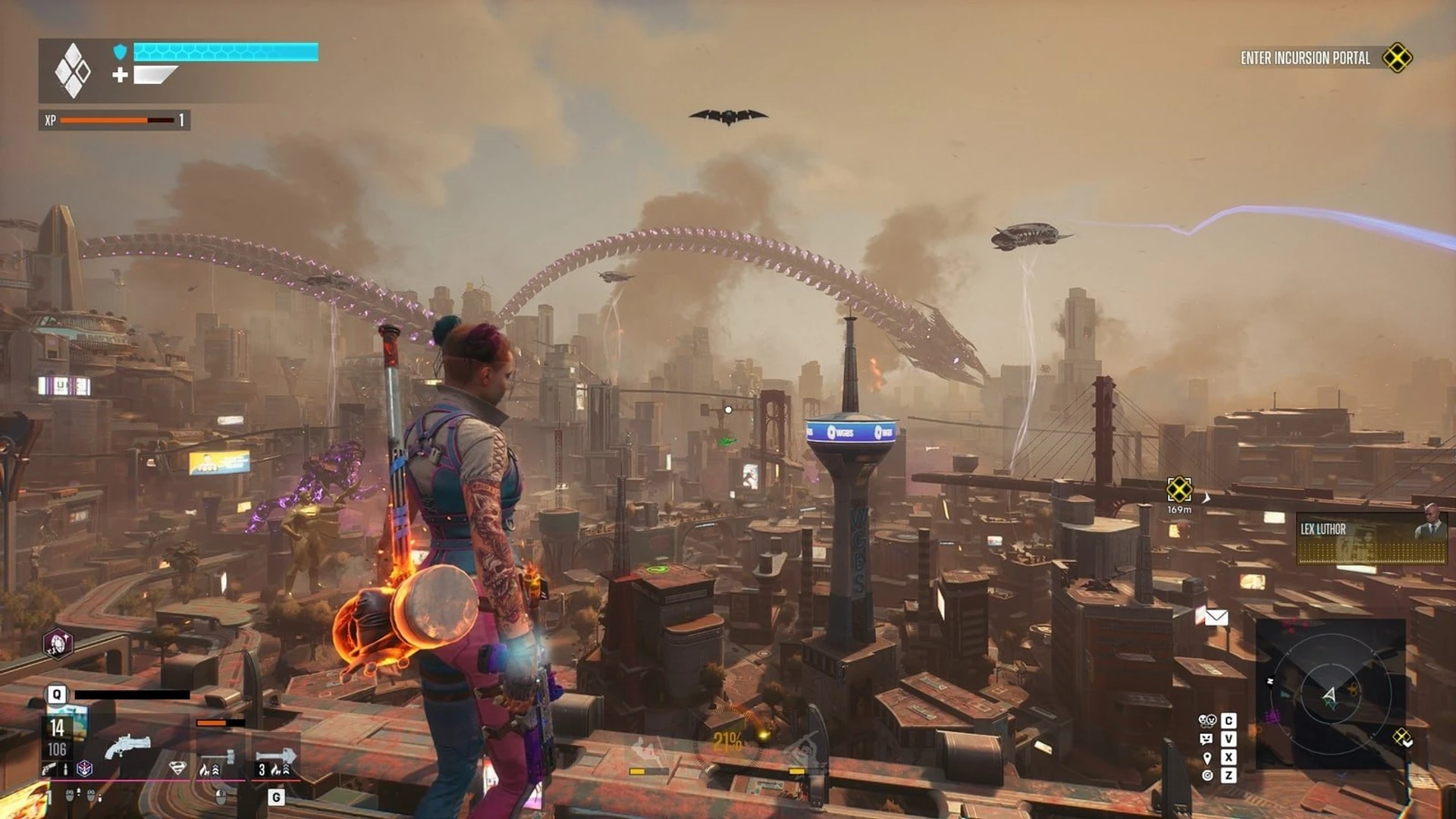Open the envelope message notification

tap(1216, 617)
